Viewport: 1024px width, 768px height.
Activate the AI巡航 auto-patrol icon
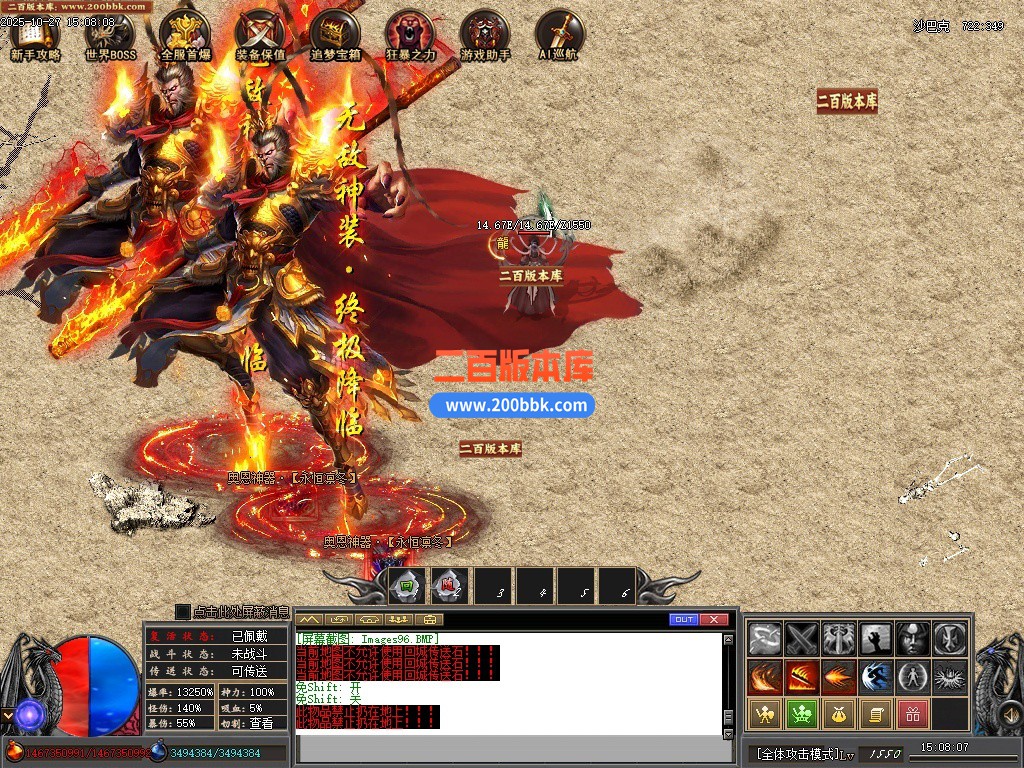pos(559,37)
